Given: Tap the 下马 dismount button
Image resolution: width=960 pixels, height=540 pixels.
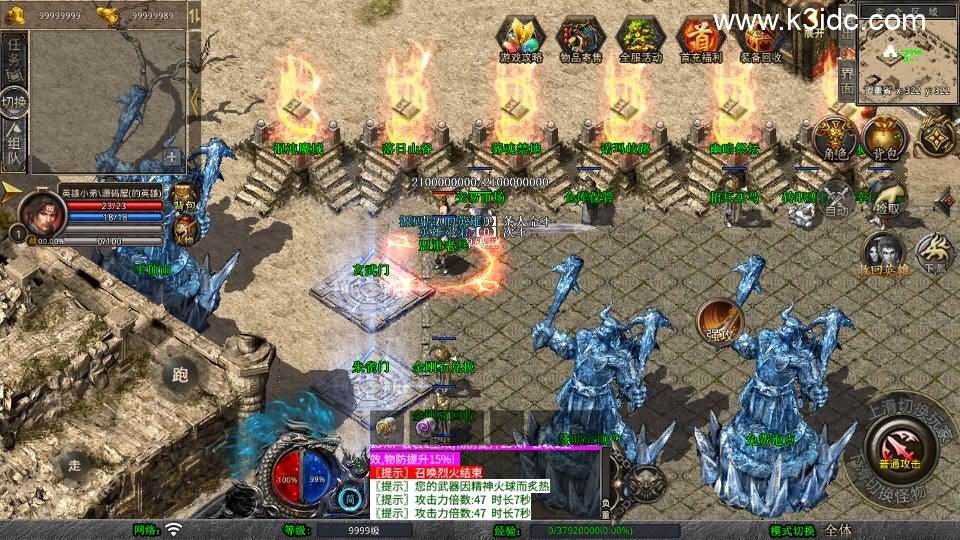Looking at the screenshot, I should coord(935,253).
